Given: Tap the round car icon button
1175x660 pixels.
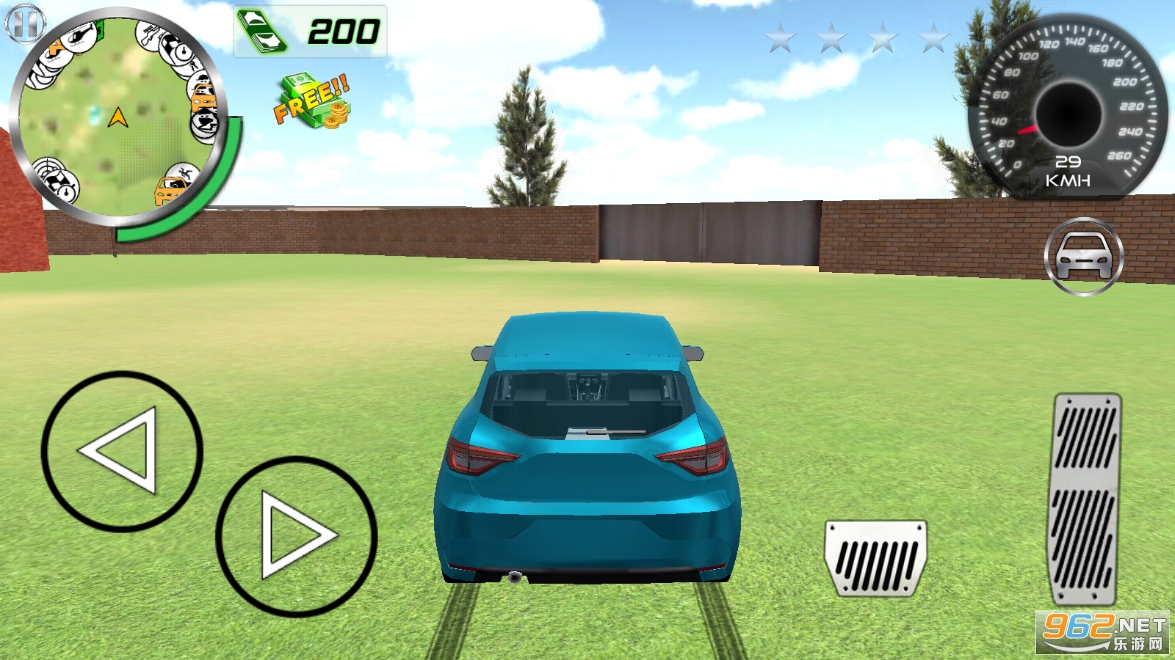Looking at the screenshot, I should pos(1084,257).
